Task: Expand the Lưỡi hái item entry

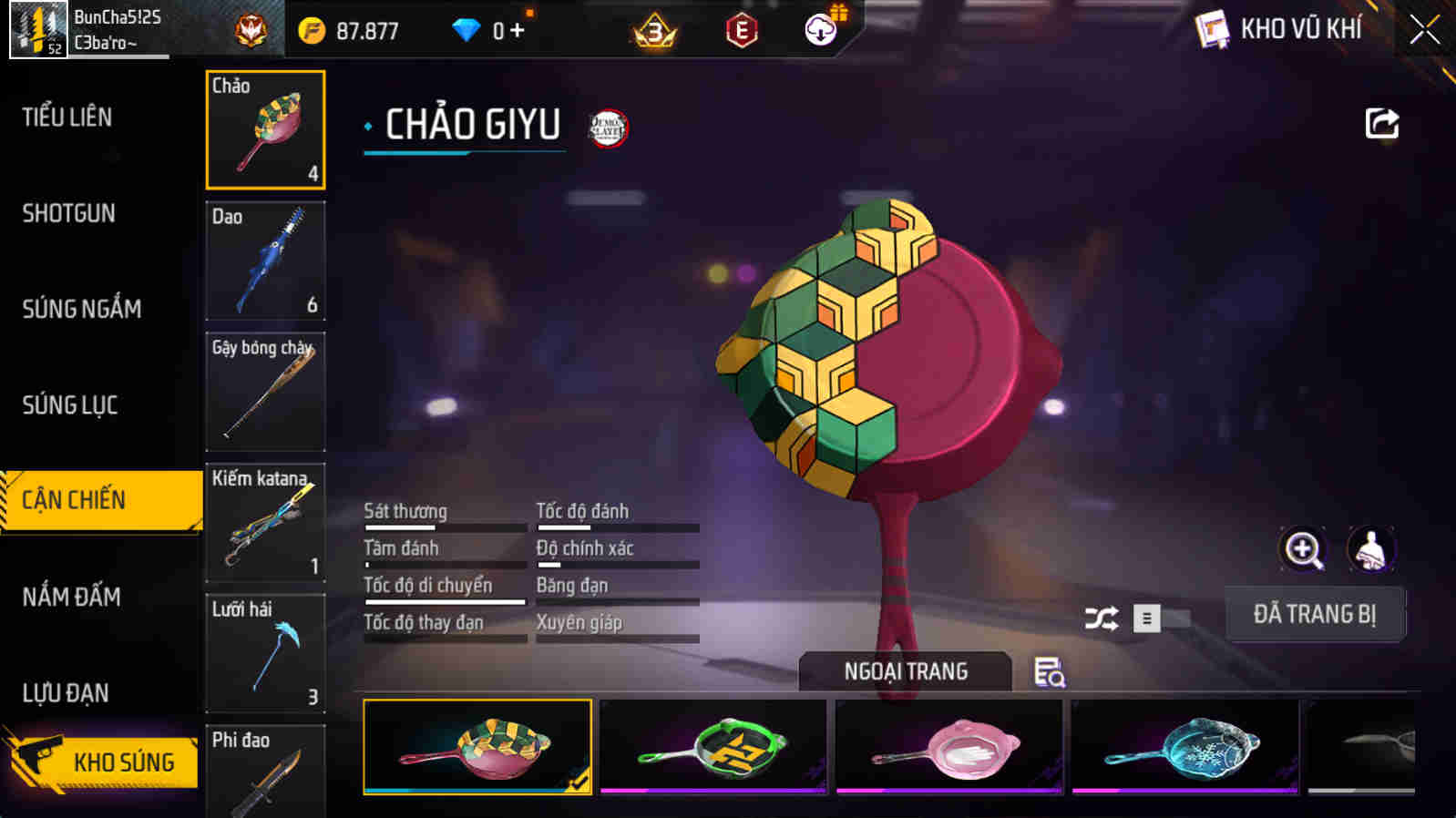Action: tap(265, 653)
